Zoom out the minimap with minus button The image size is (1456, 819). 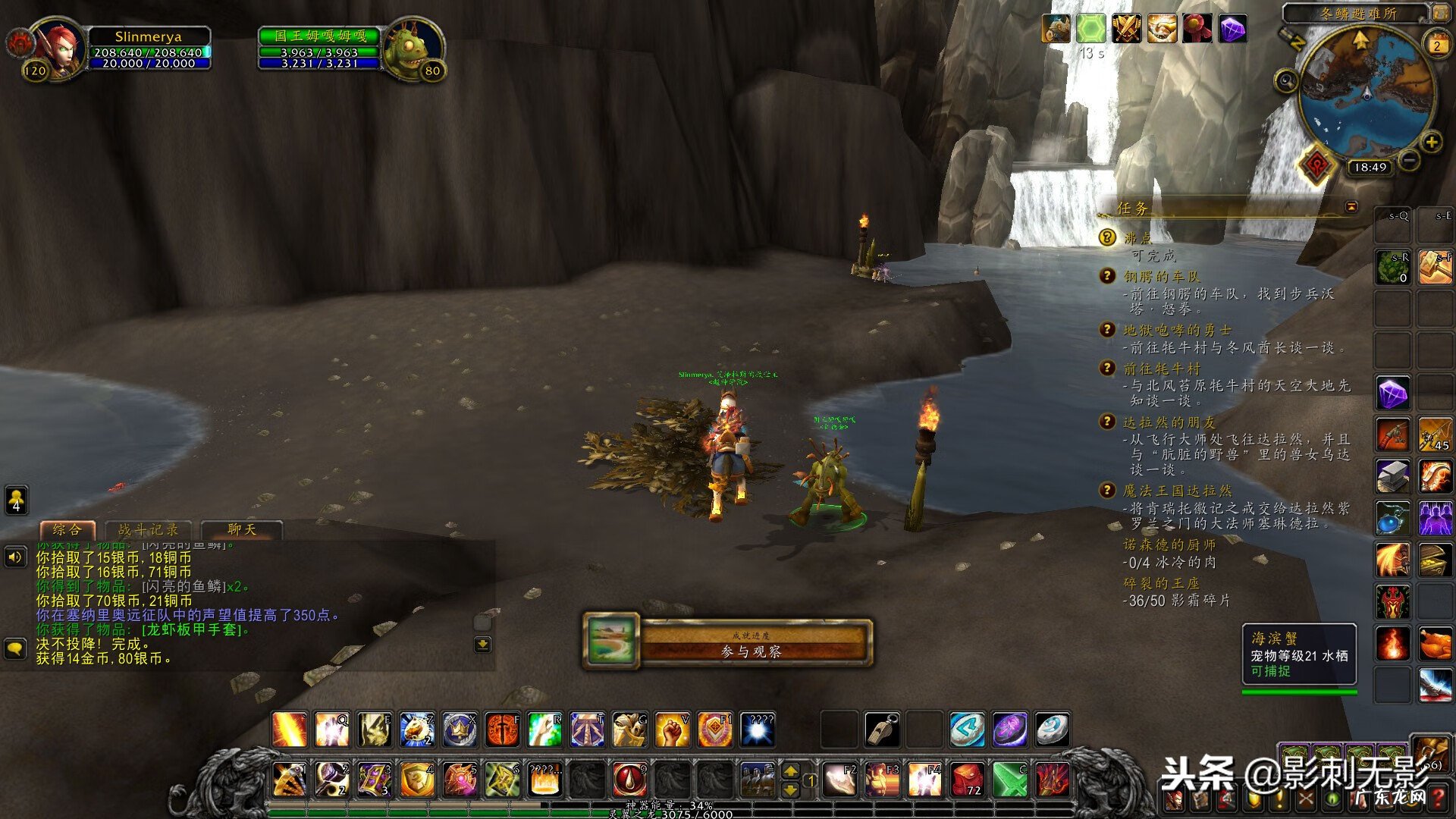tap(1408, 161)
